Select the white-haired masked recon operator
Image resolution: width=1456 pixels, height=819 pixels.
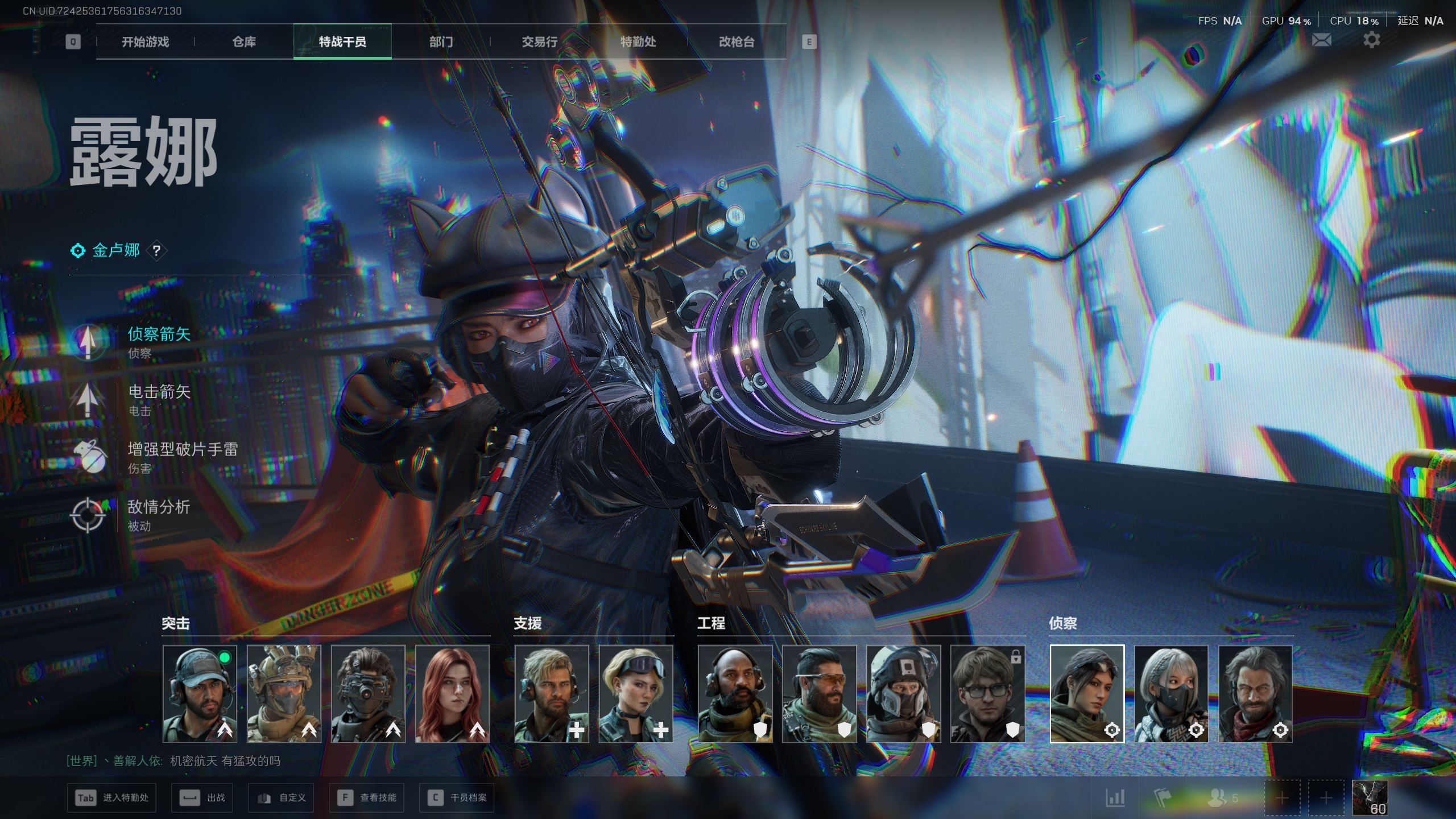click(1171, 693)
